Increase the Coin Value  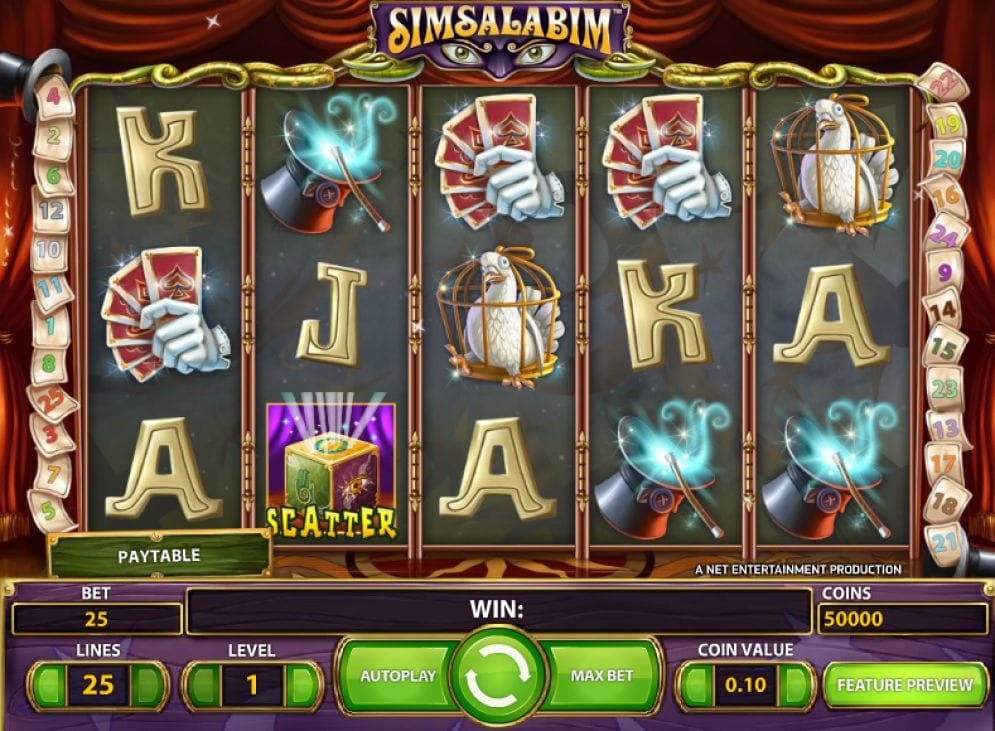[795, 687]
